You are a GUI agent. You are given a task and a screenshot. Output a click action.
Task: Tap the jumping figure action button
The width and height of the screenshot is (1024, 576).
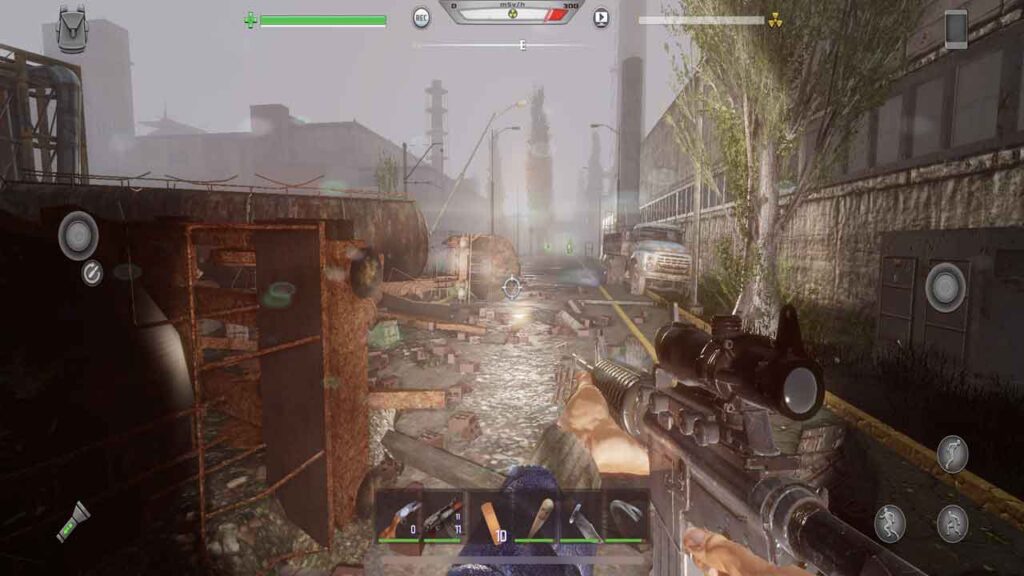pyautogui.click(x=952, y=454)
